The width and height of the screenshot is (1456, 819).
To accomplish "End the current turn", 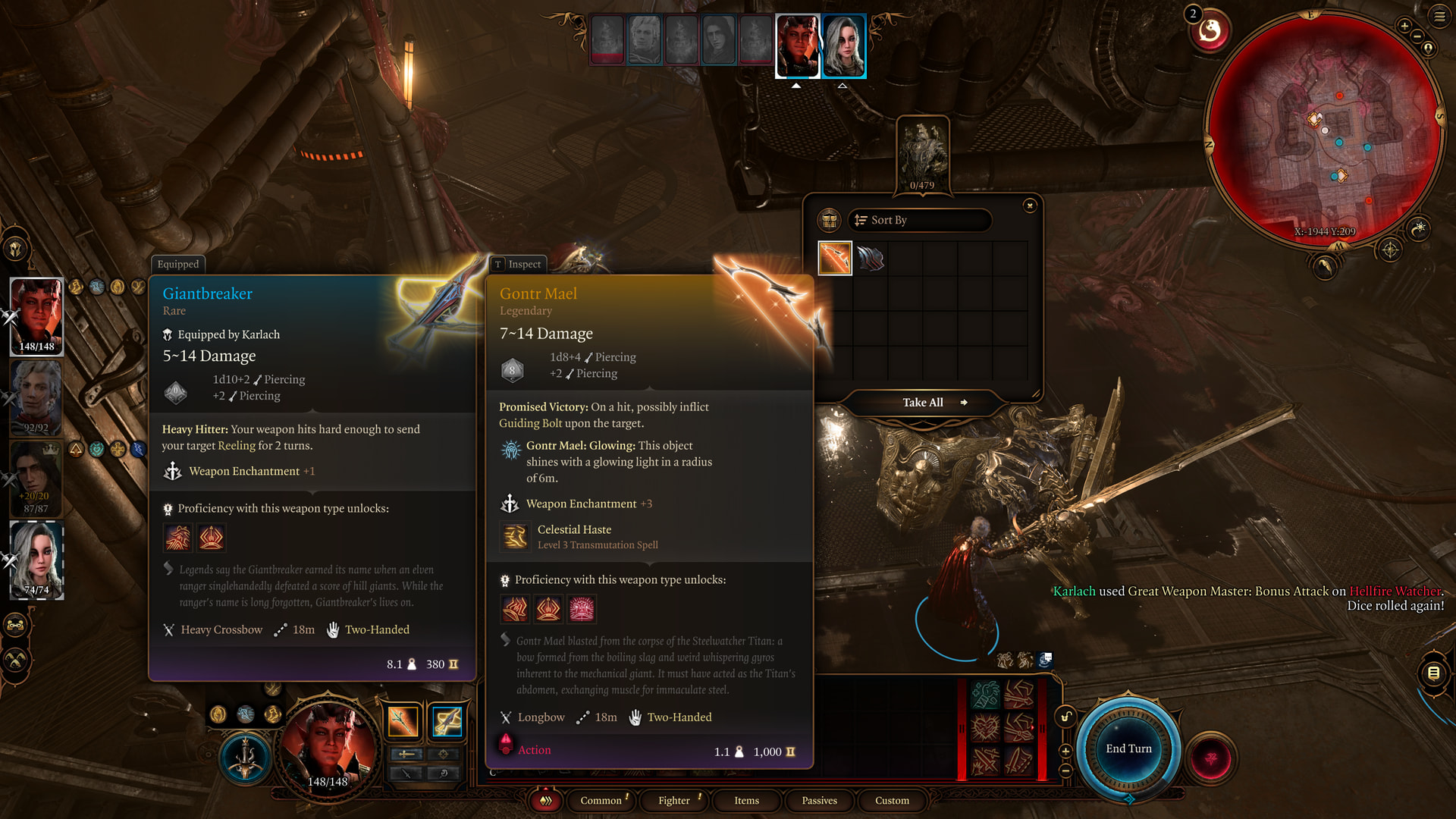I will coord(1128,749).
